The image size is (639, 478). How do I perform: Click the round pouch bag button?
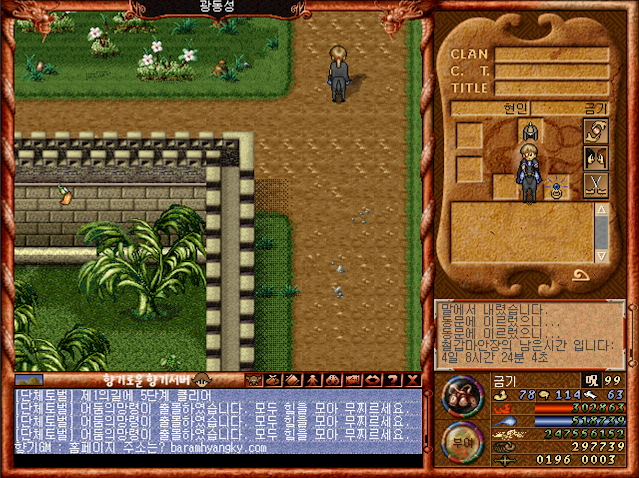point(461,395)
